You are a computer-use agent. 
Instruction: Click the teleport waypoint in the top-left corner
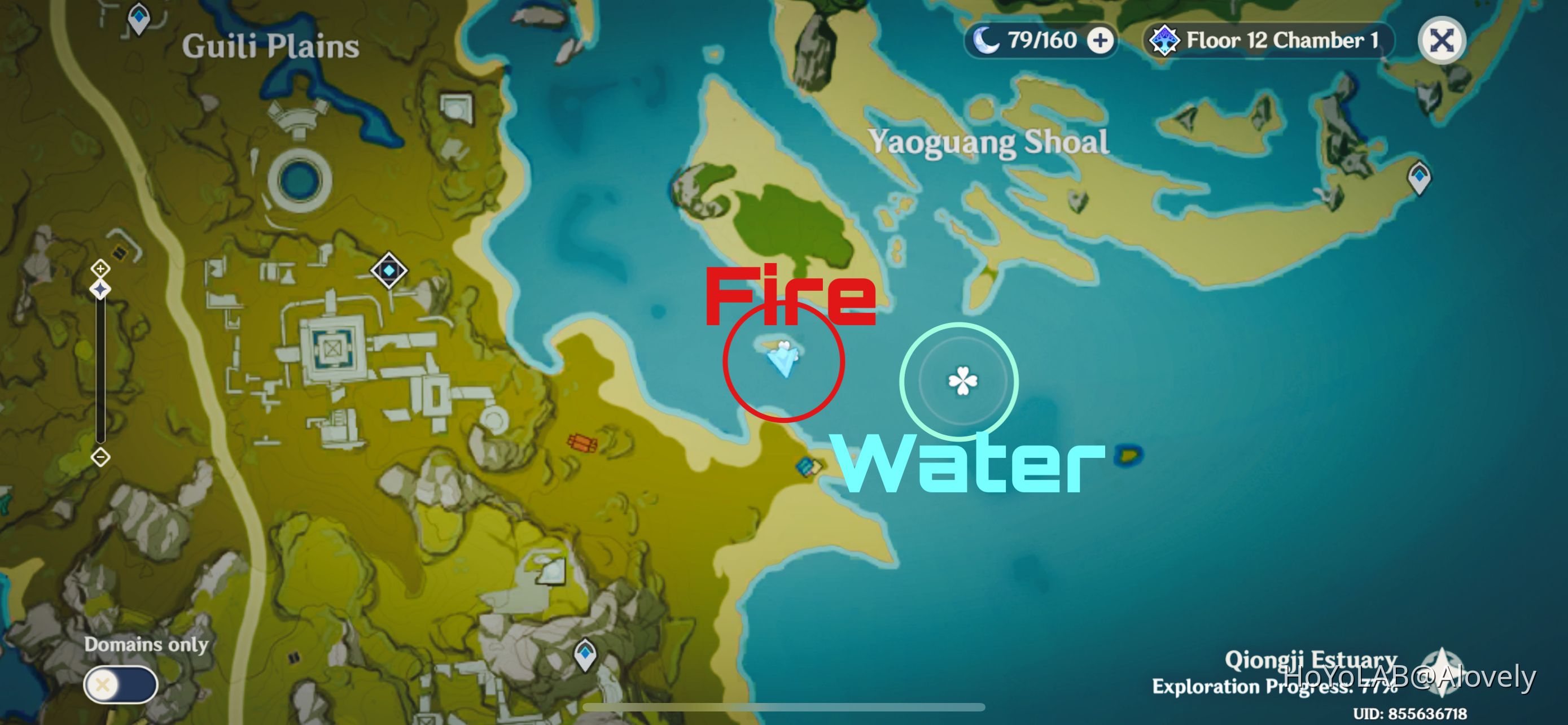(x=139, y=18)
